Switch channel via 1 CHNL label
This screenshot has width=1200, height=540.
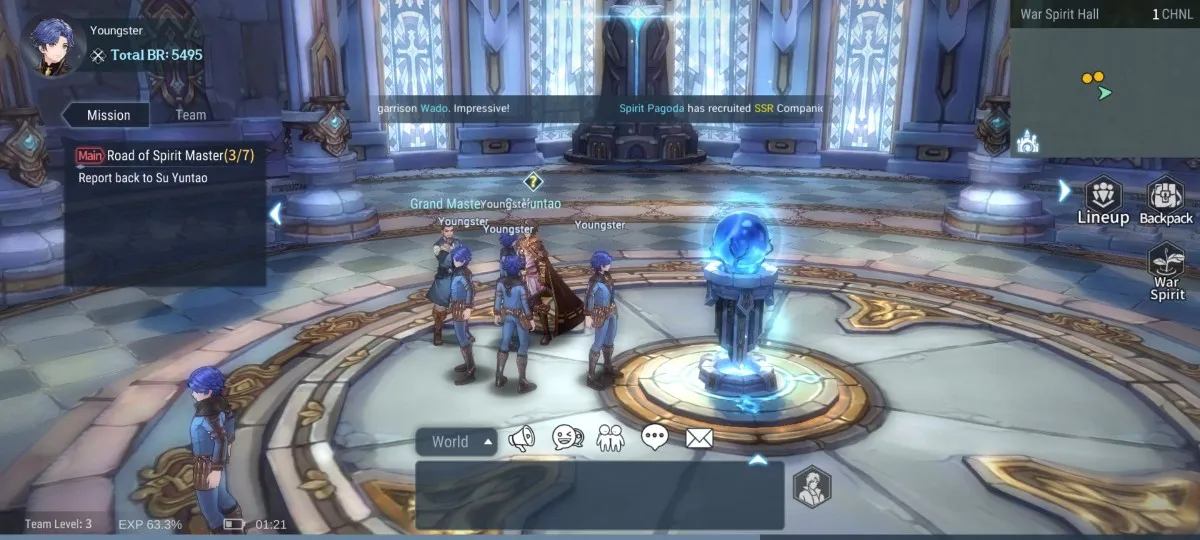1170,15
